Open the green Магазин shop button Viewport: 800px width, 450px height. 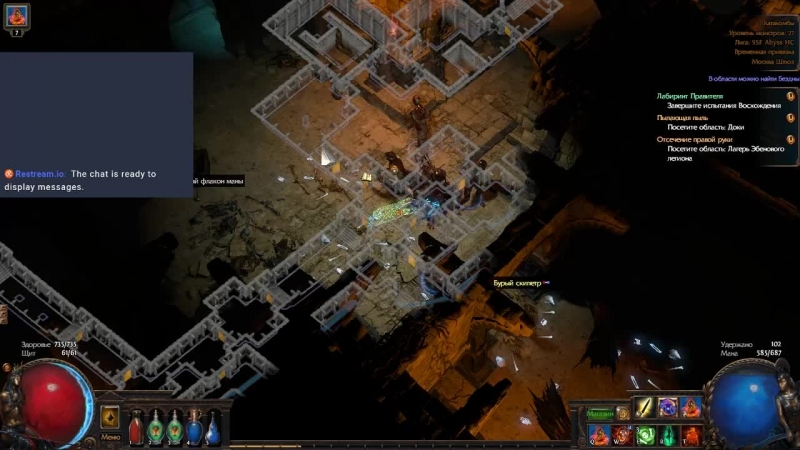[x=600, y=413]
